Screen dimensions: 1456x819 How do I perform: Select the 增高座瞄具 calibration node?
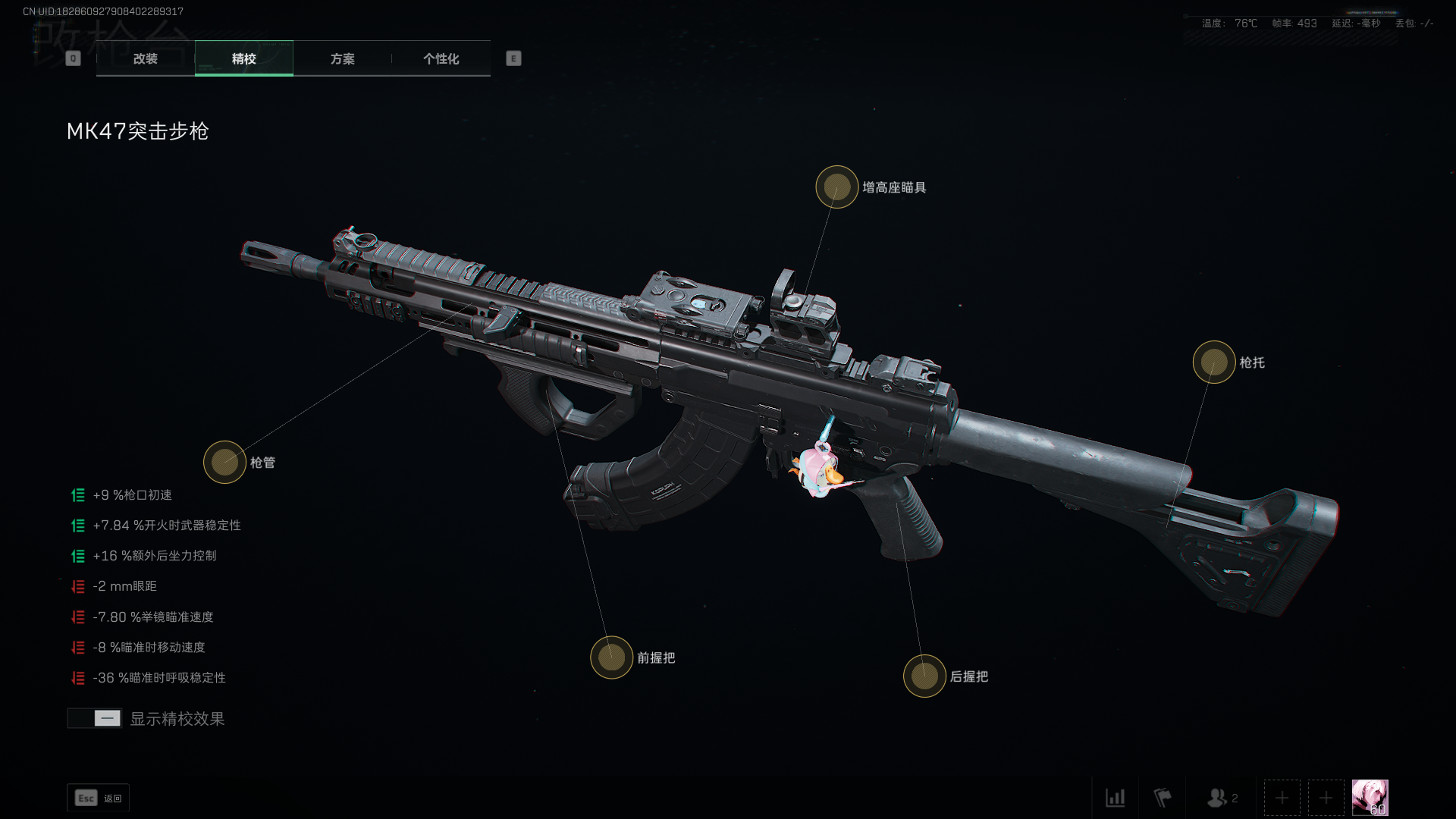pos(836,187)
